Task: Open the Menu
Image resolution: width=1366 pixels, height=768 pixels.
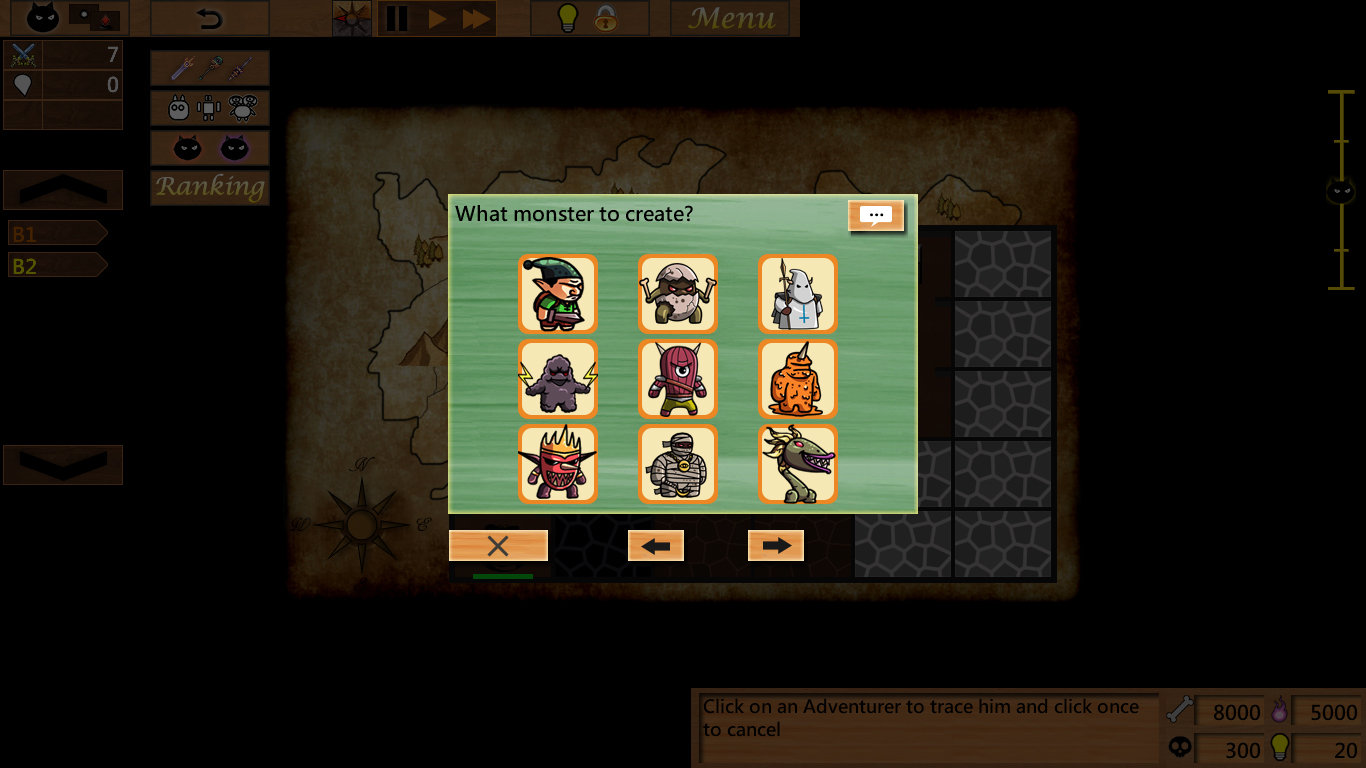Action: coord(731,17)
